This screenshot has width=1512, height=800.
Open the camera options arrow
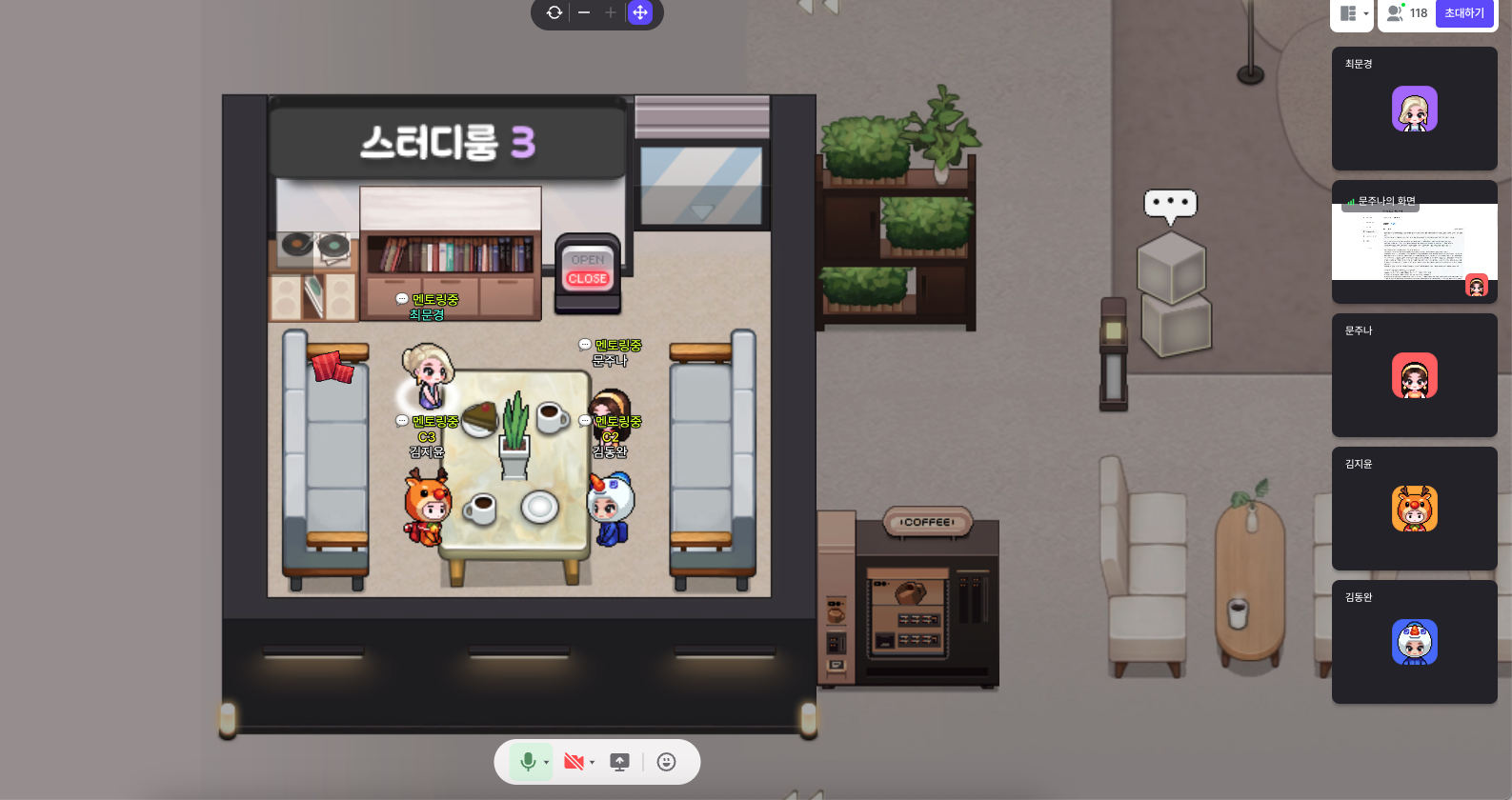(592, 763)
